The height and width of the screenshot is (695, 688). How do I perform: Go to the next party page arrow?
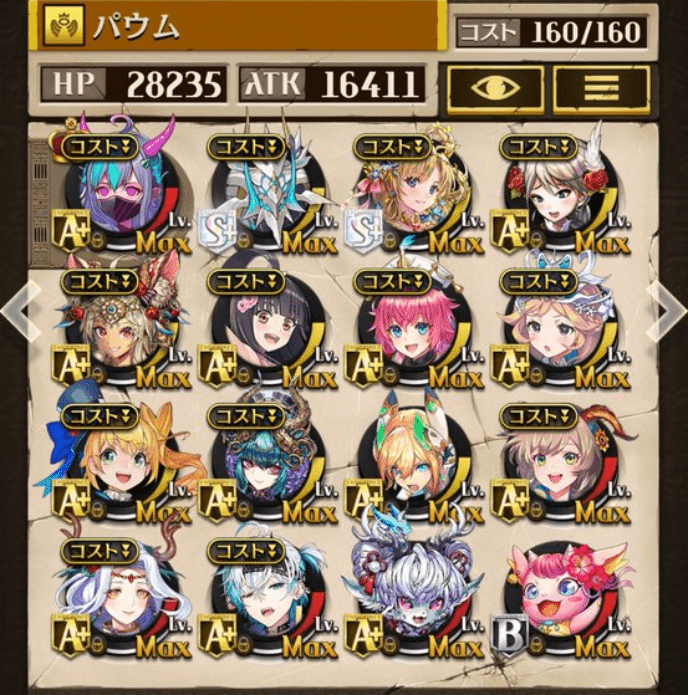pos(668,310)
